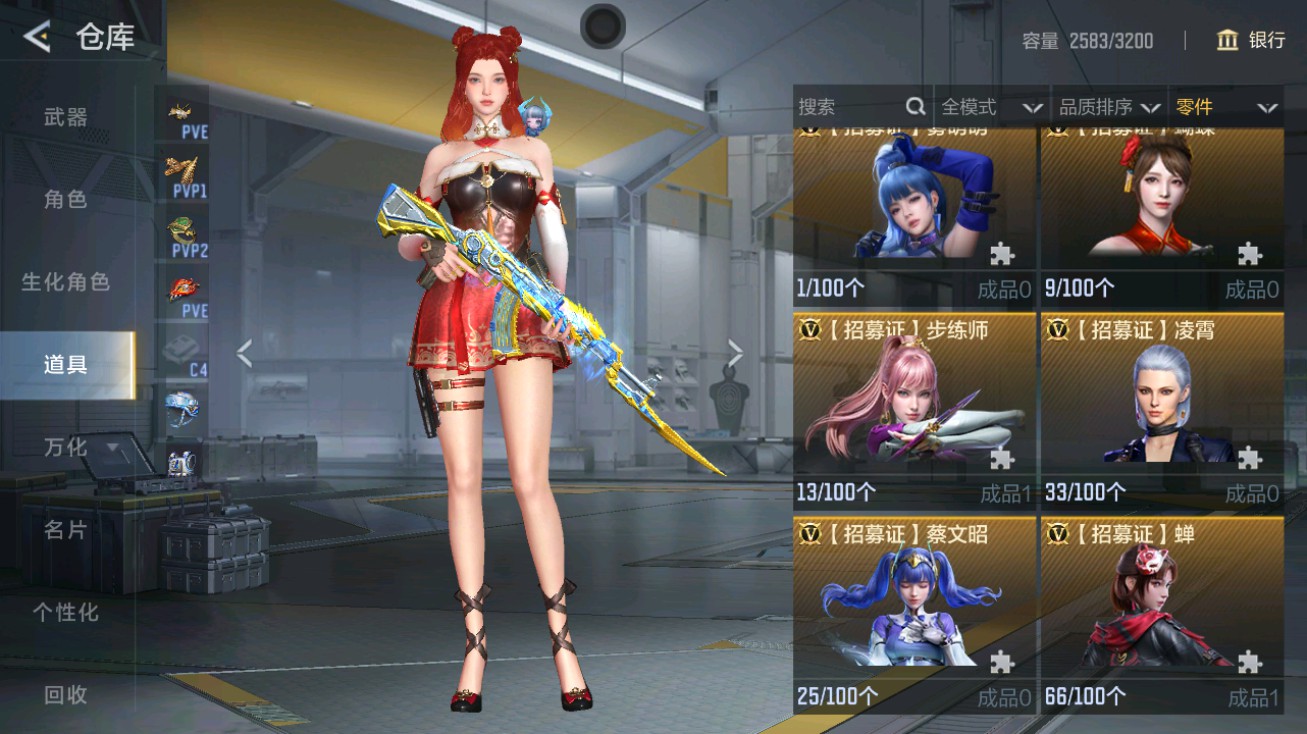Switch to the 武器 weapons tab
The width and height of the screenshot is (1307, 734).
tap(65, 115)
